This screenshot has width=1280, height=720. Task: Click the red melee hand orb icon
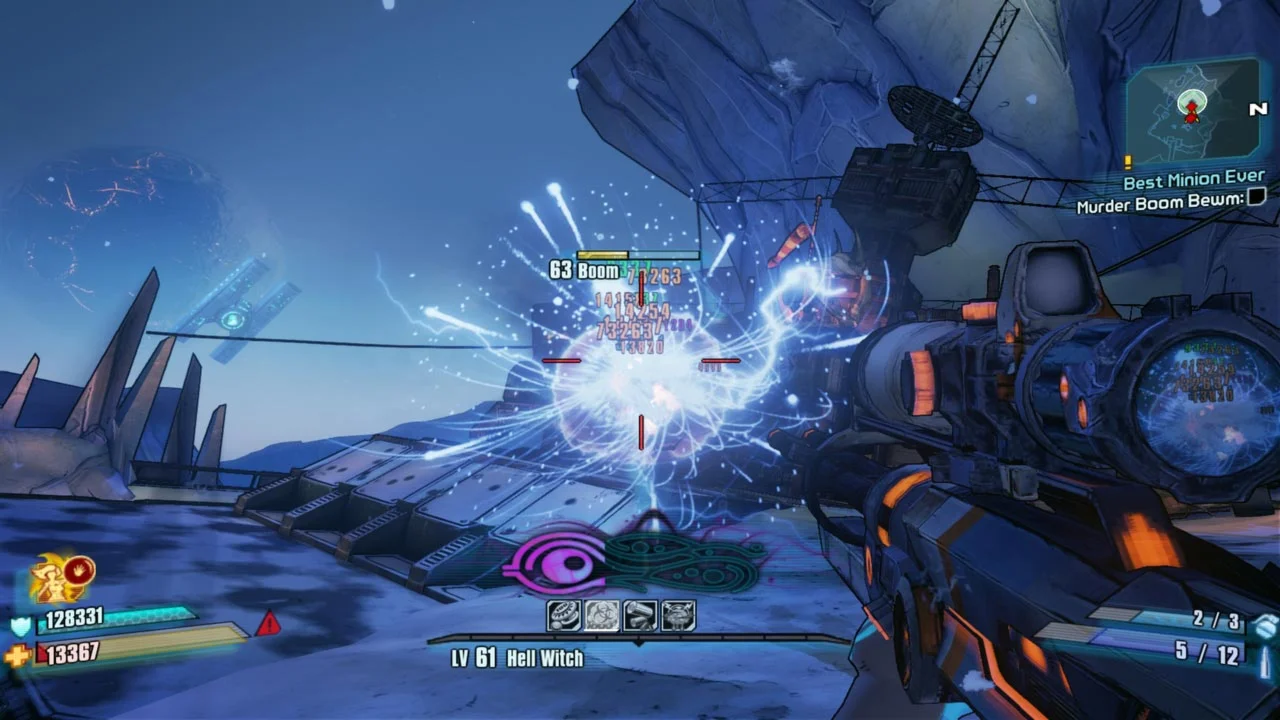click(77, 572)
